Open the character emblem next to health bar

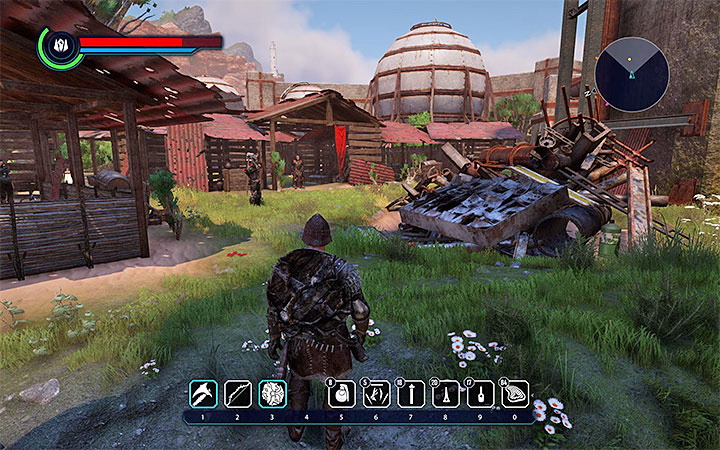pos(61,46)
